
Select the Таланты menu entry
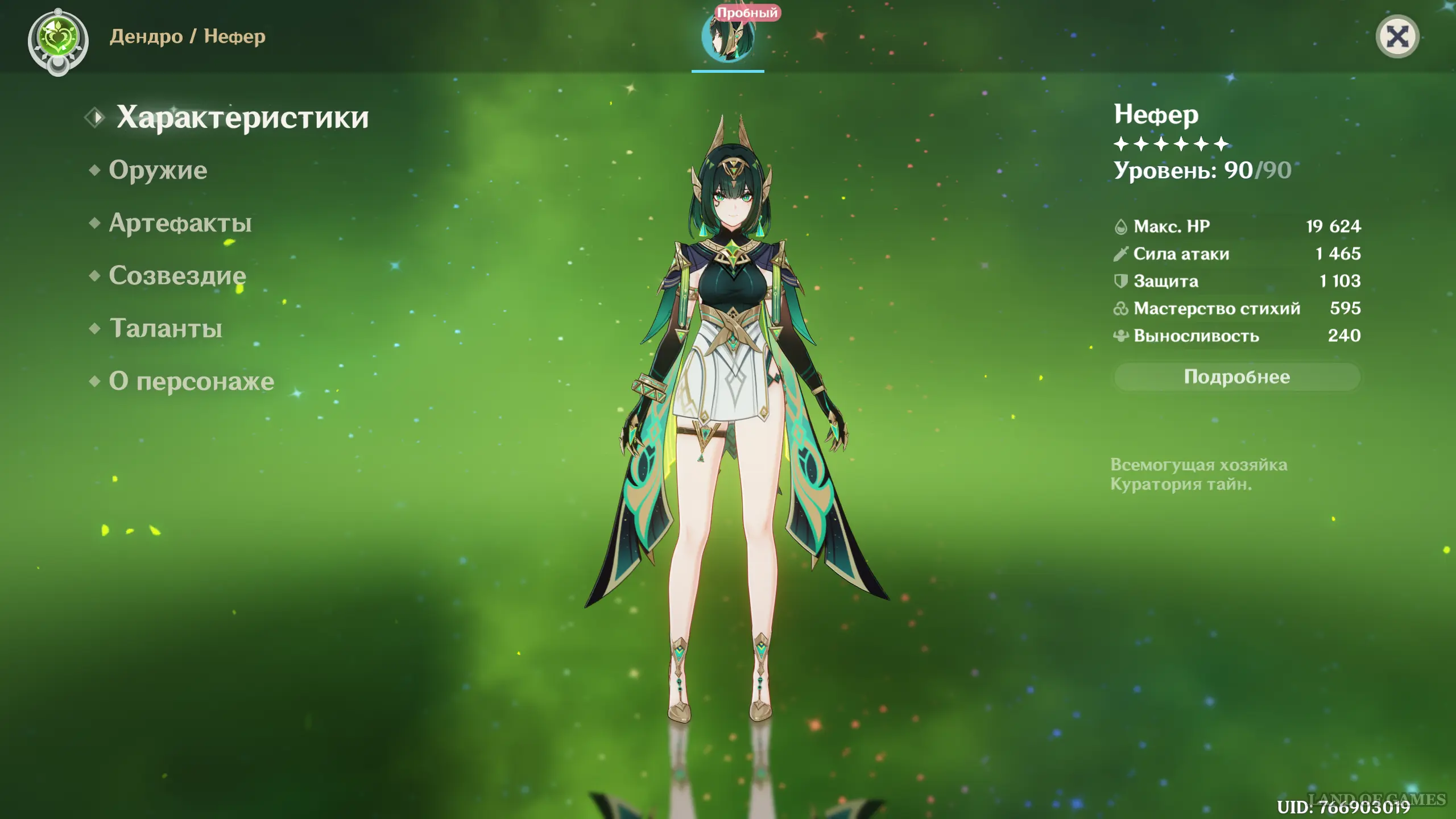pyautogui.click(x=166, y=328)
